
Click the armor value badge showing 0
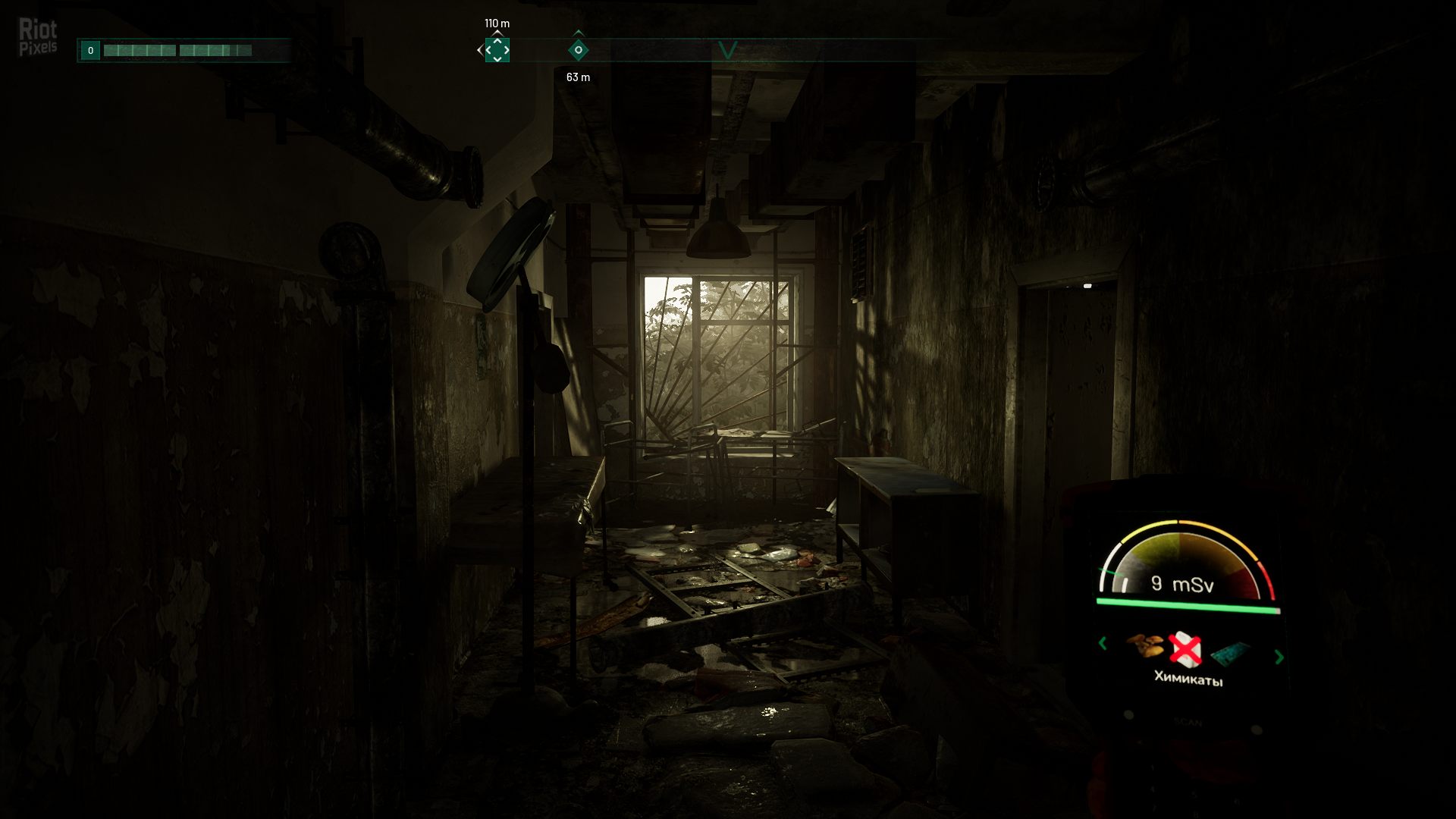point(90,51)
